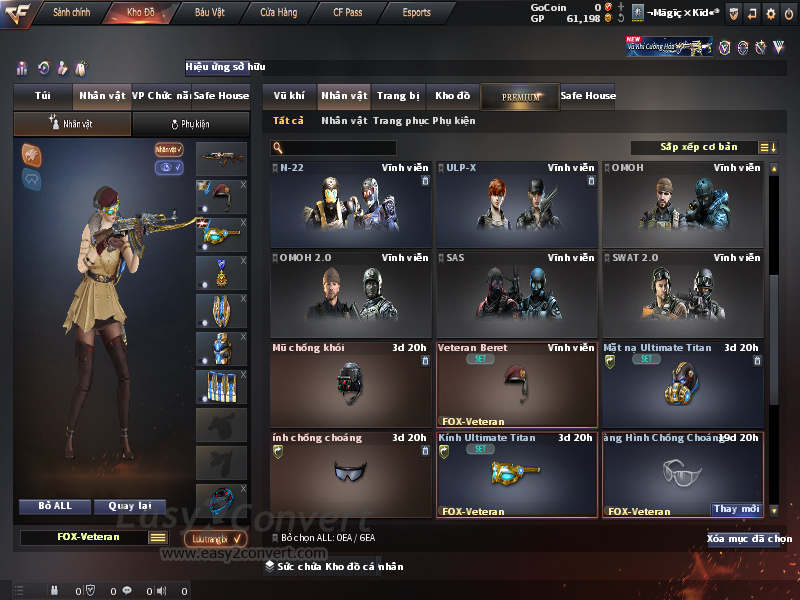Filter items by Trang phục

[400, 121]
